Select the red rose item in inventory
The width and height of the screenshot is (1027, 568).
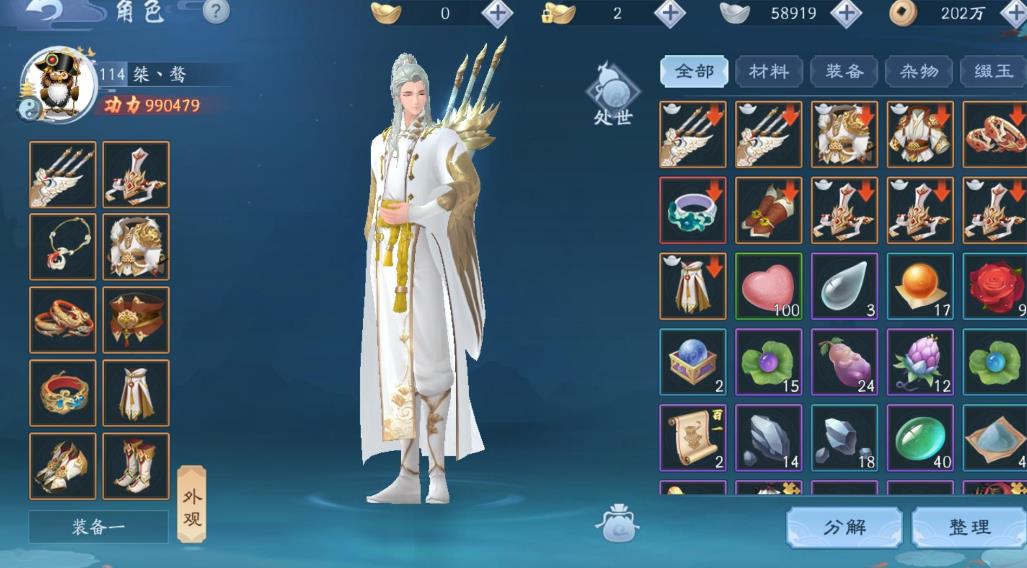pyautogui.click(x=994, y=286)
